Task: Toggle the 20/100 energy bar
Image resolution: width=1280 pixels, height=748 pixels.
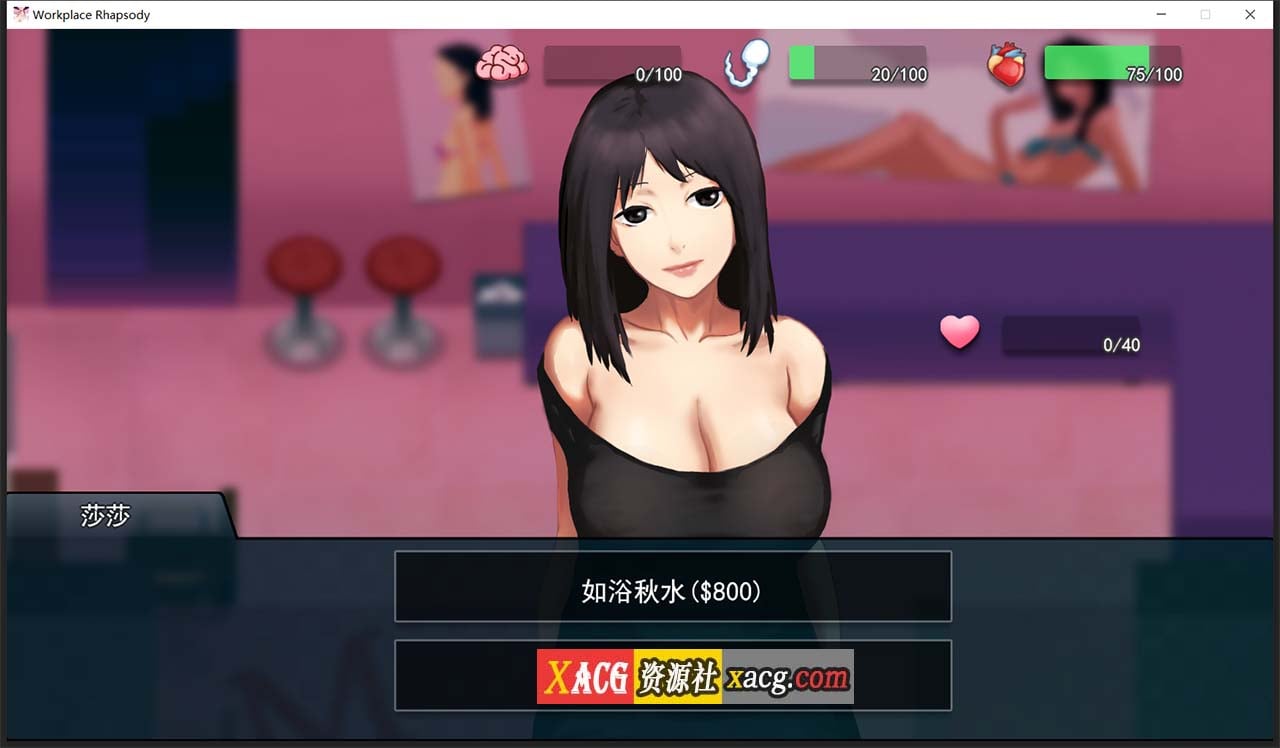Action: 858,64
